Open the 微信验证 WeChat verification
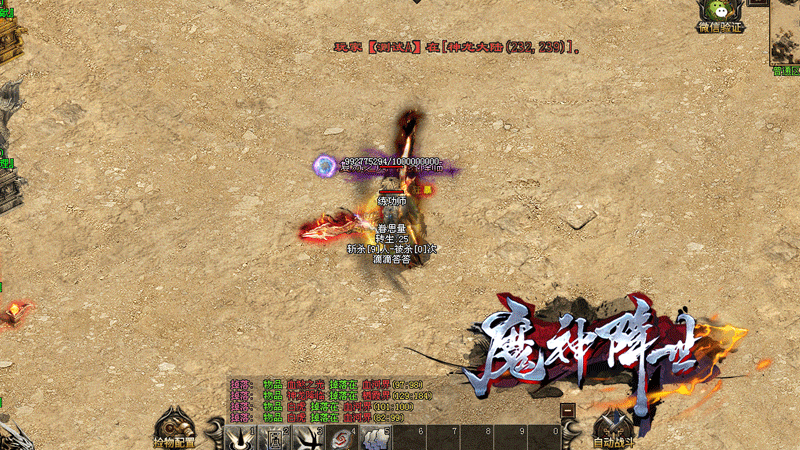Viewport: 800px width, 450px height. (x=720, y=17)
